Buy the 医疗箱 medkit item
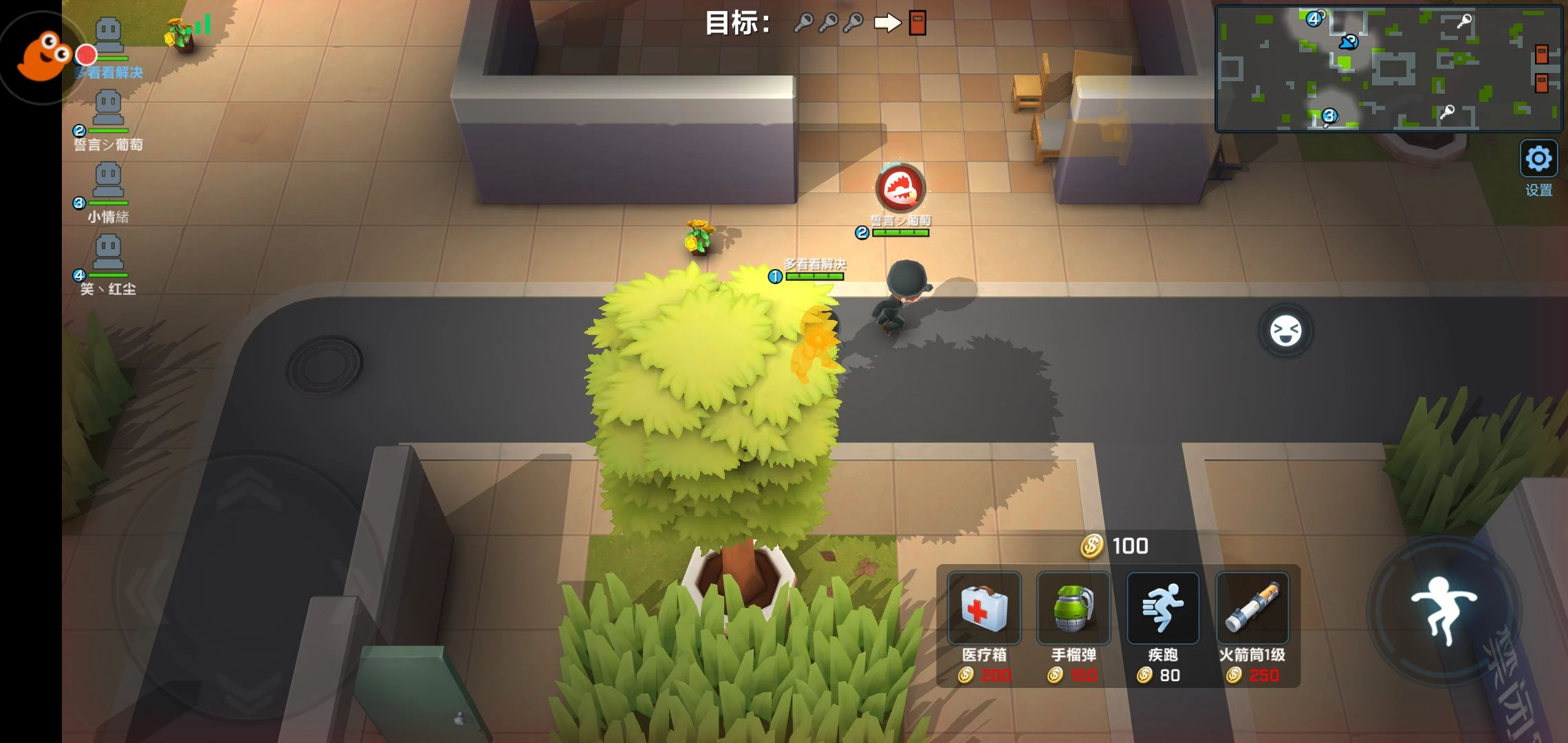This screenshot has width=1568, height=743. point(984,609)
